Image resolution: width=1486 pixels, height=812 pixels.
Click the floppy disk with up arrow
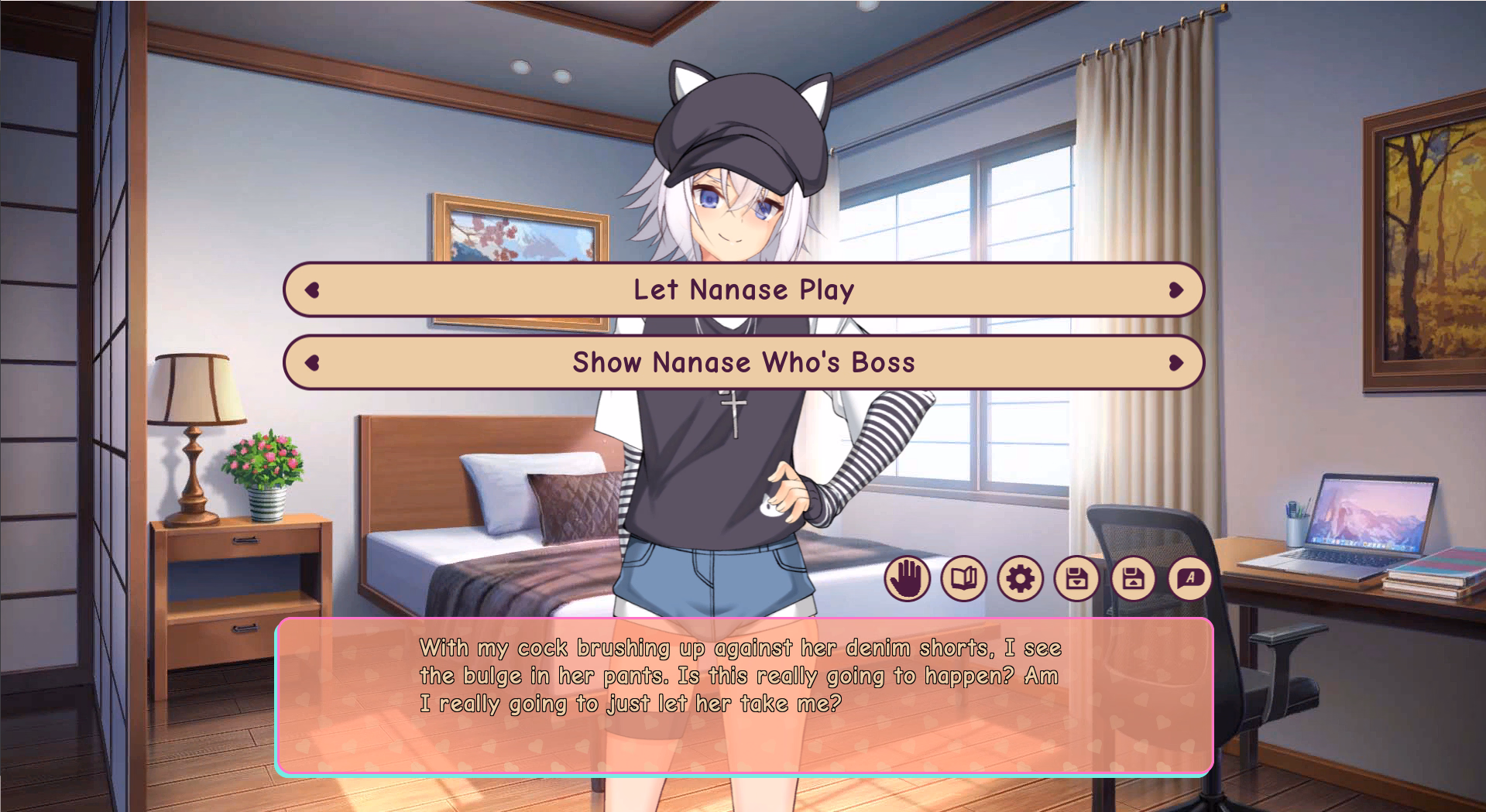(x=1133, y=578)
